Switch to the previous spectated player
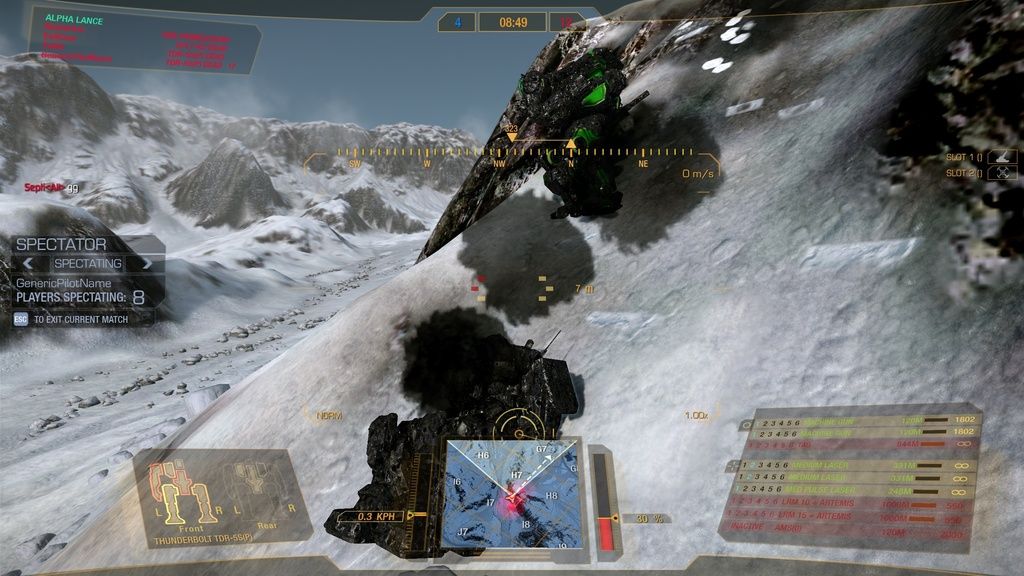Image resolution: width=1024 pixels, height=576 pixels. pyautogui.click(x=29, y=264)
